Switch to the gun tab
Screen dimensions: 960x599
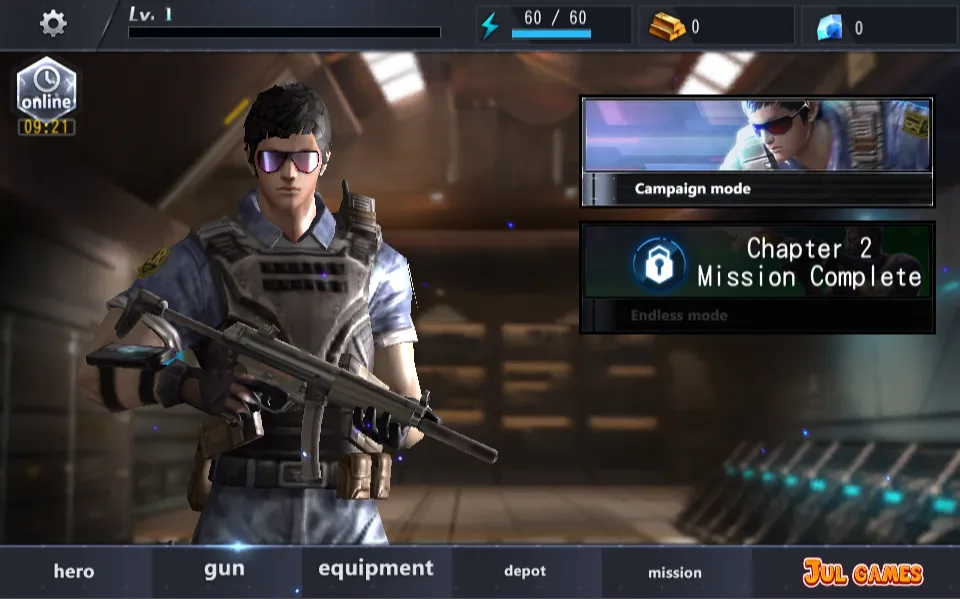(224, 570)
